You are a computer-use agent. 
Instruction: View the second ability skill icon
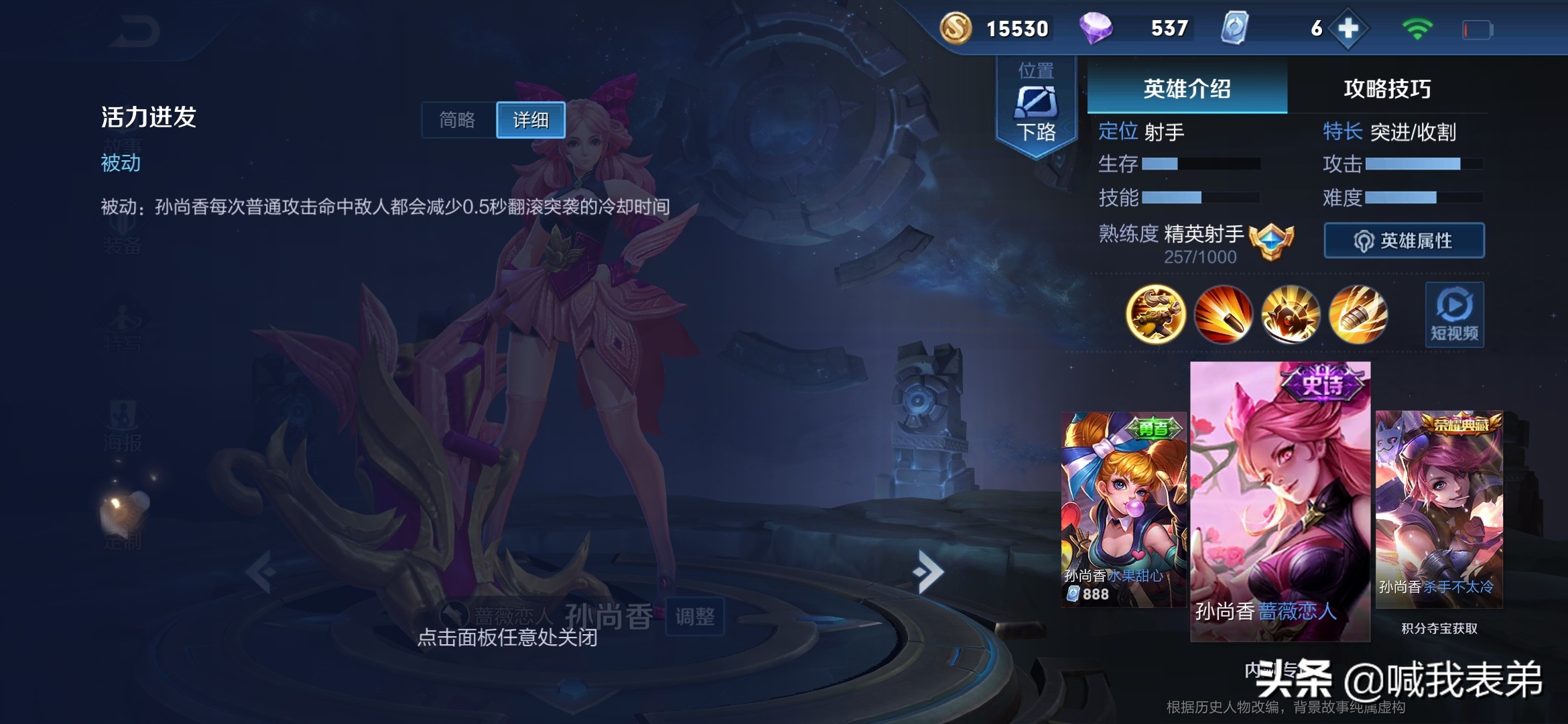pyautogui.click(x=1291, y=314)
